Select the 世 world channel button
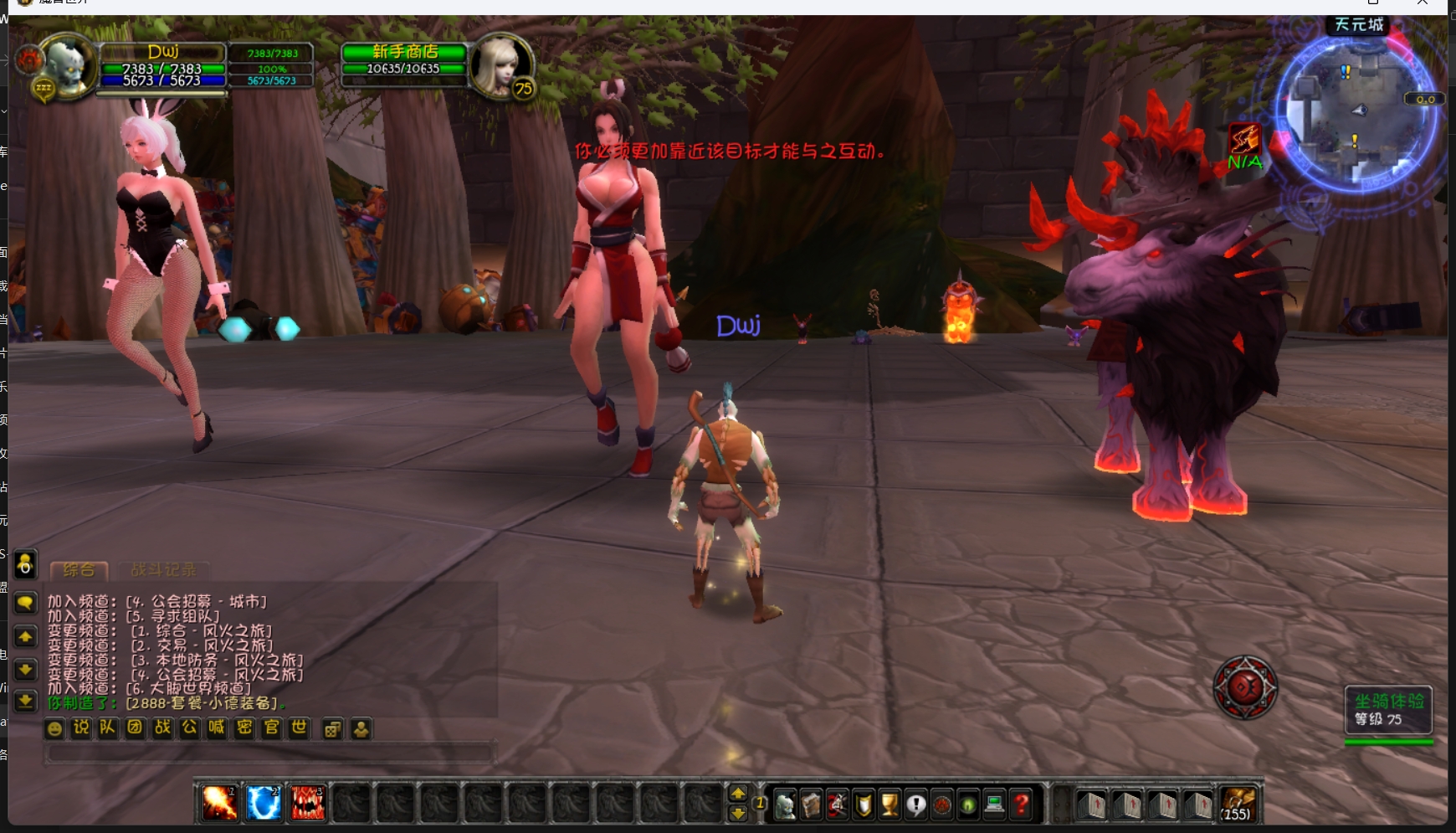Screen dimensions: 1456x833 click(299, 728)
